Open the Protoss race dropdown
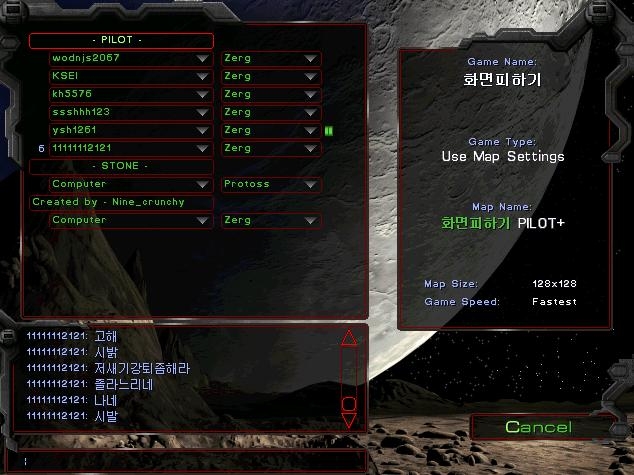 (x=311, y=185)
